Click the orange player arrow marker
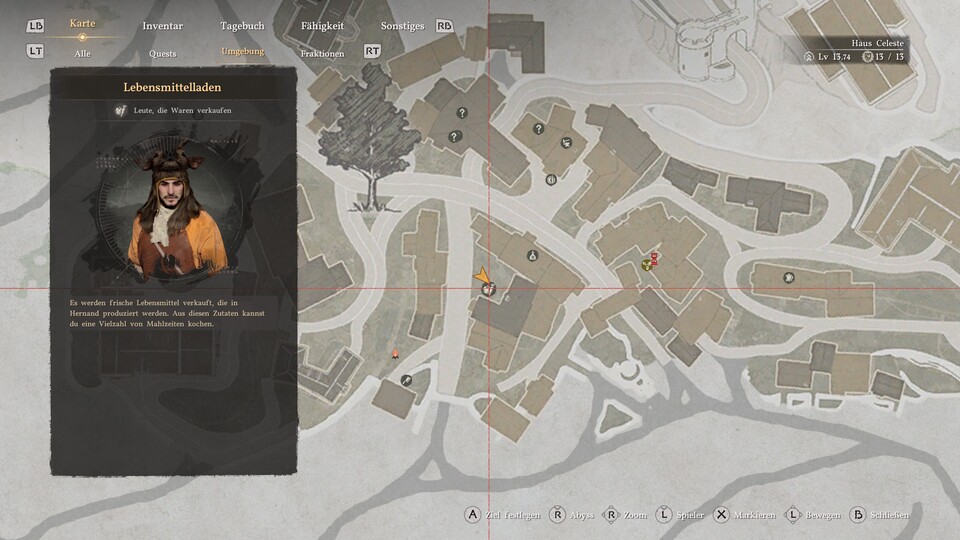Viewport: 960px width, 540px height. click(482, 273)
